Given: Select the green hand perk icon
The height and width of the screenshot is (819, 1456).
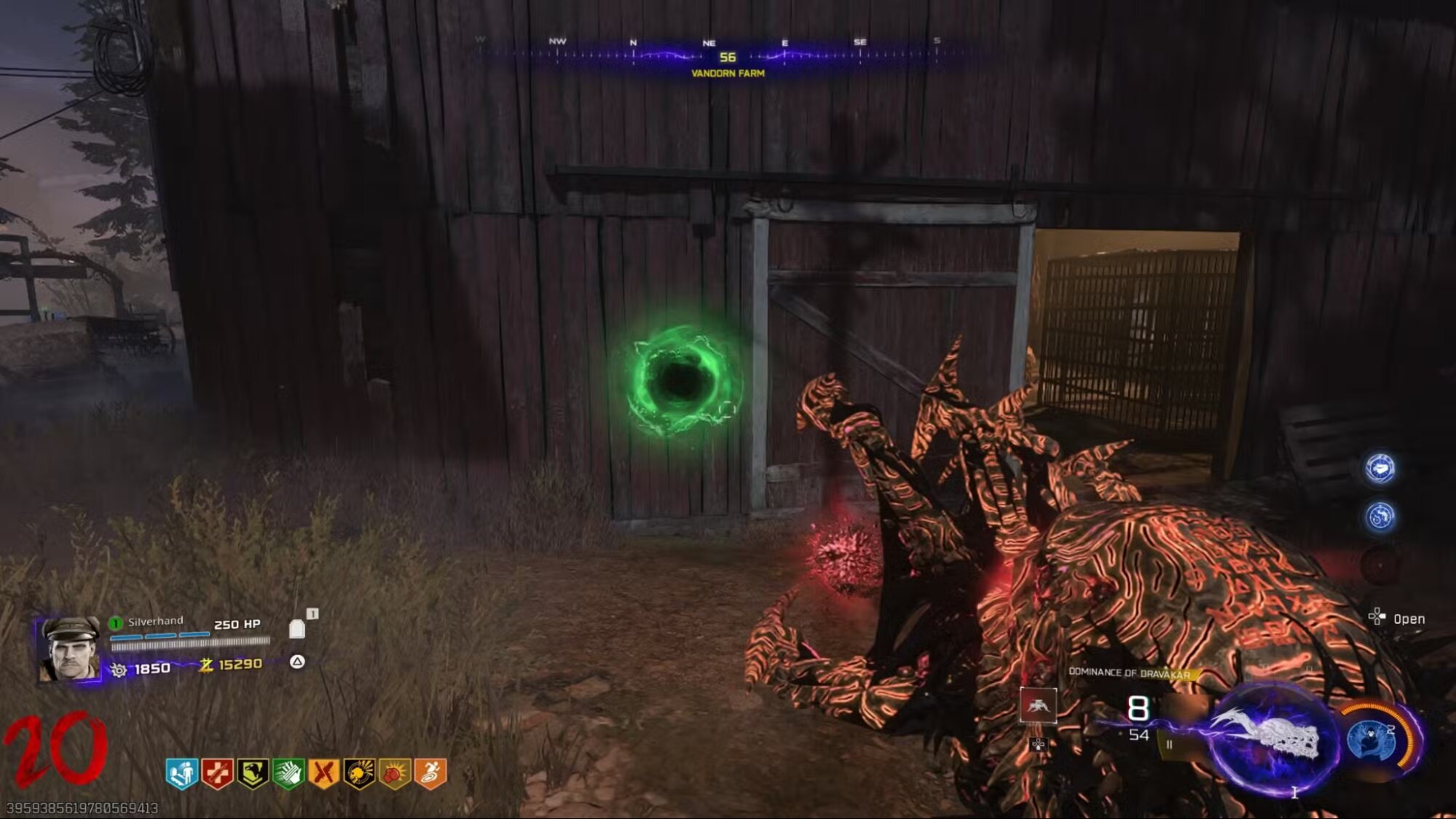Looking at the screenshot, I should [x=288, y=773].
